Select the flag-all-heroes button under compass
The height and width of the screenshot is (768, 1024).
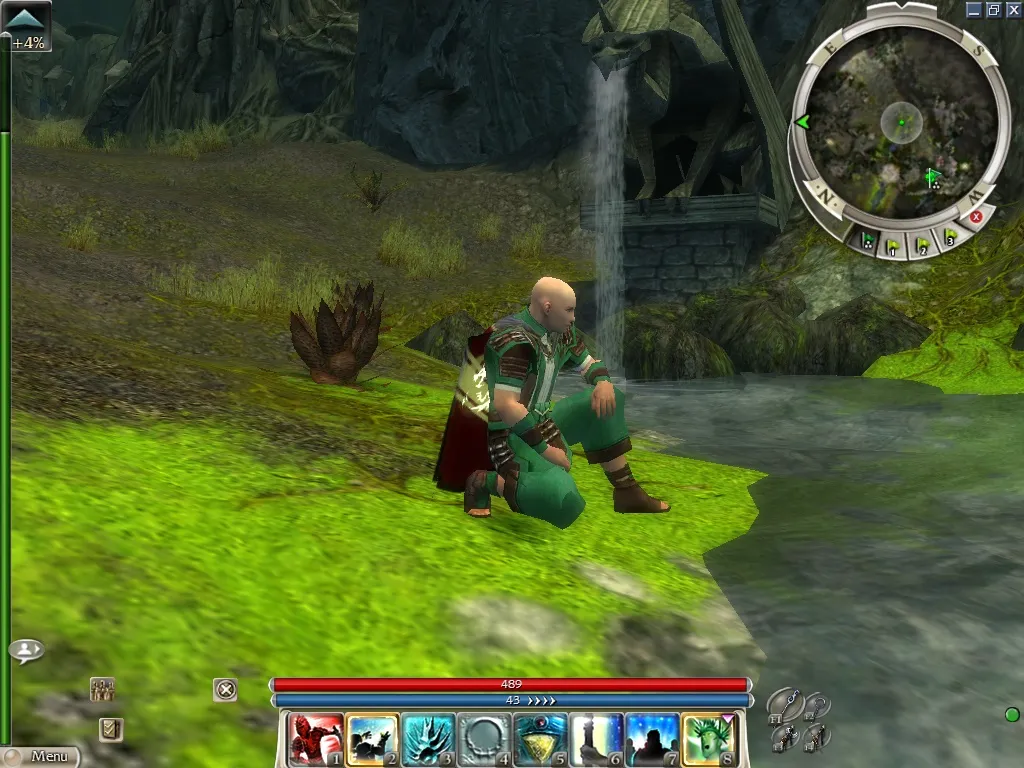[867, 241]
